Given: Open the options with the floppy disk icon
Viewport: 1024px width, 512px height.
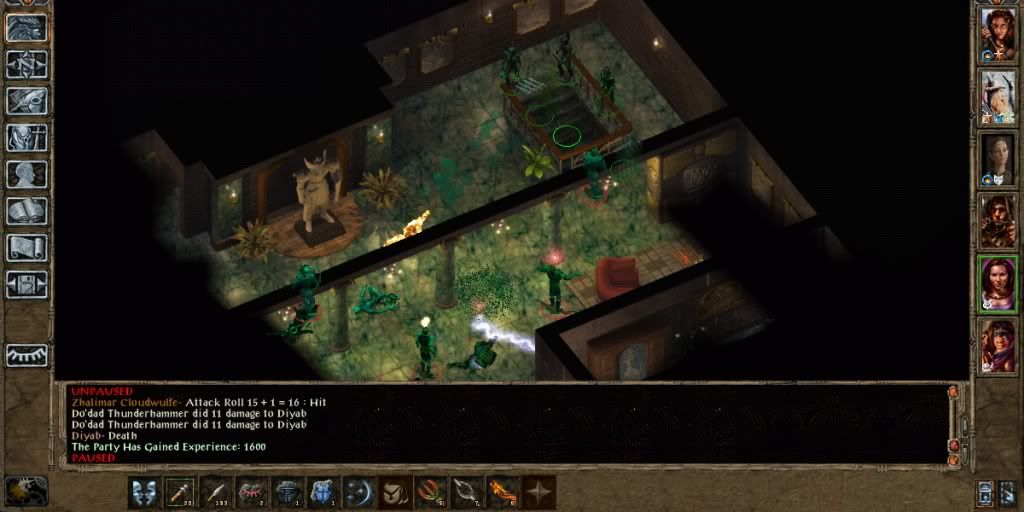Looking at the screenshot, I should tap(27, 283).
